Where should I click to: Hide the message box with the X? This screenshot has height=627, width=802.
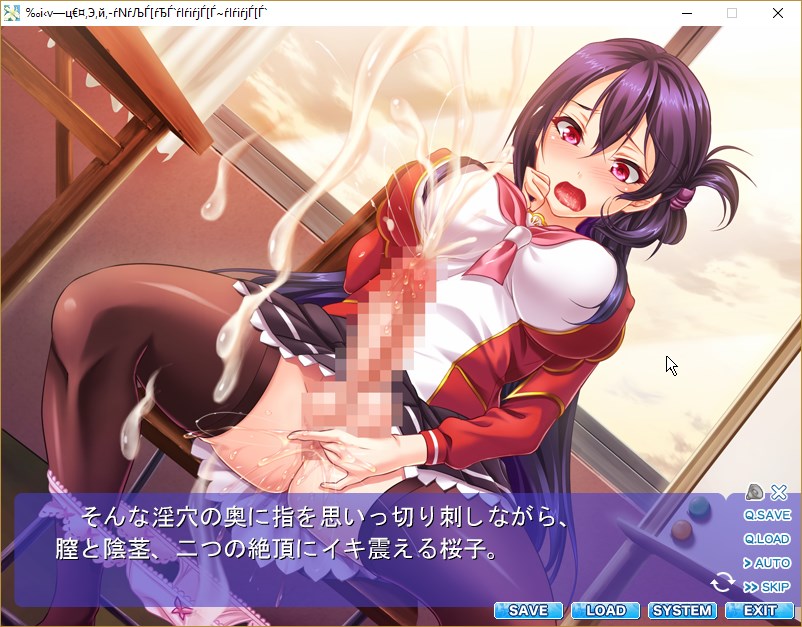[x=779, y=492]
